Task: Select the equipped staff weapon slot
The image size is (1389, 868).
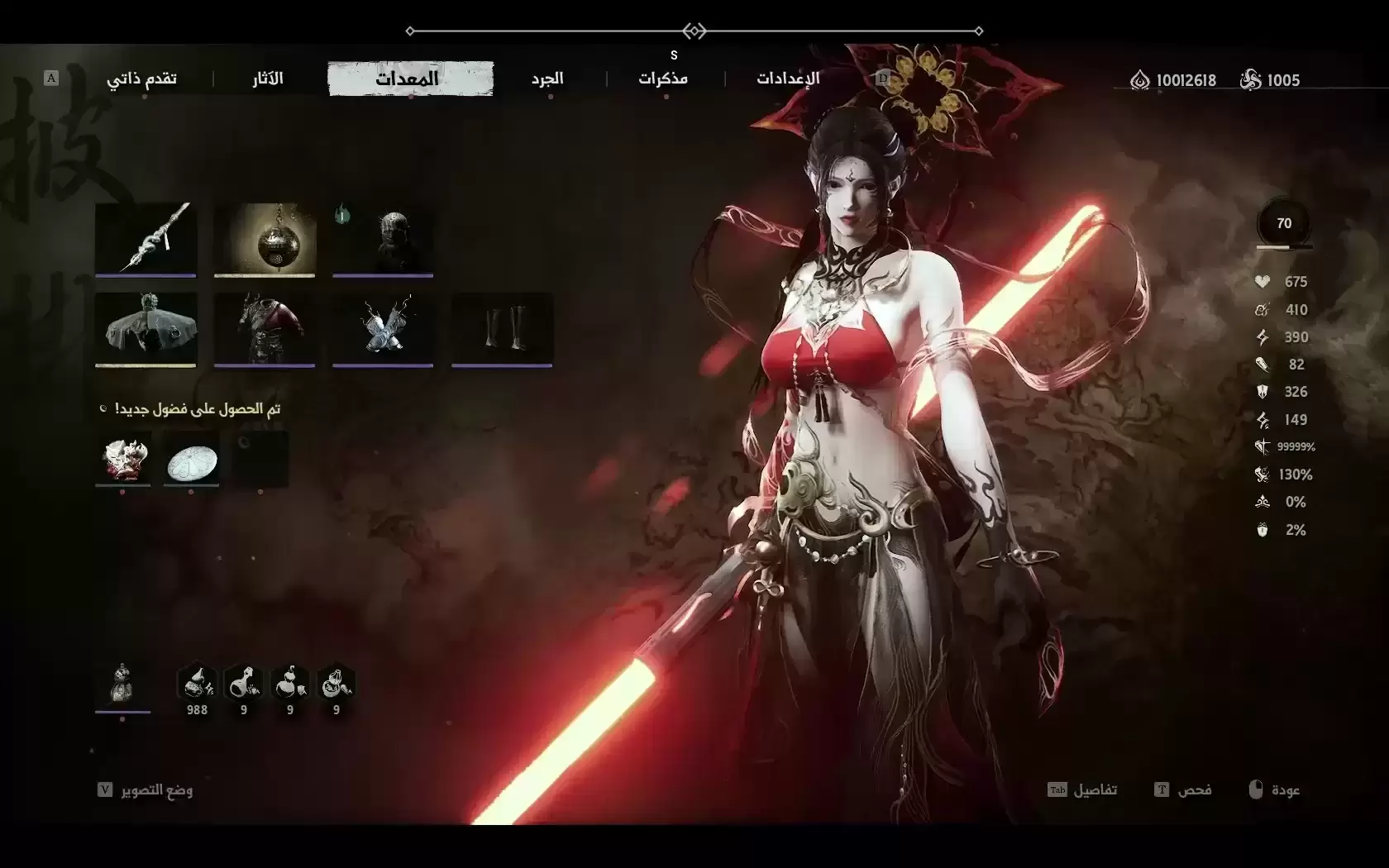Action: click(x=146, y=238)
